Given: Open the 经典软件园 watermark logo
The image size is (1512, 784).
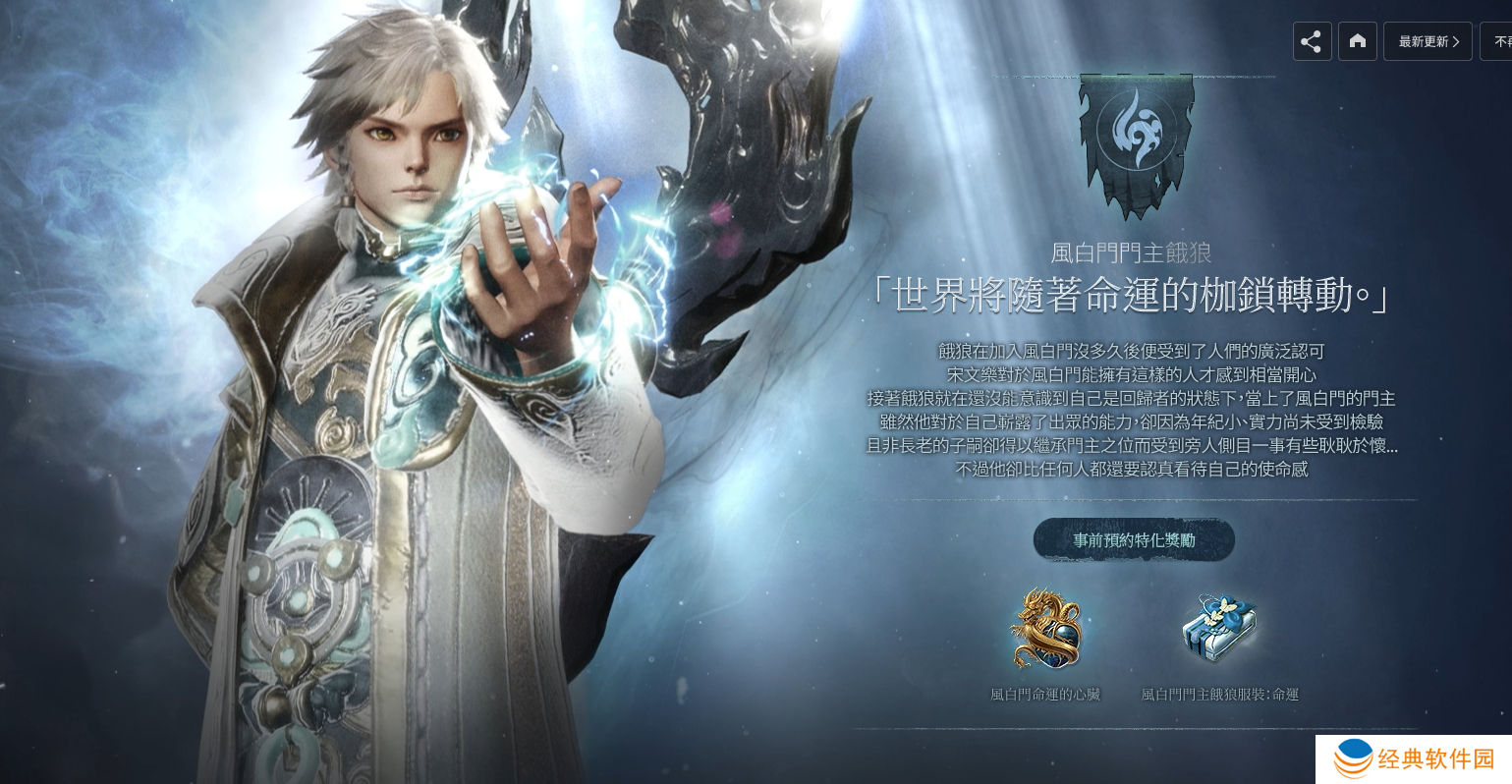Looking at the screenshot, I should click(1414, 759).
